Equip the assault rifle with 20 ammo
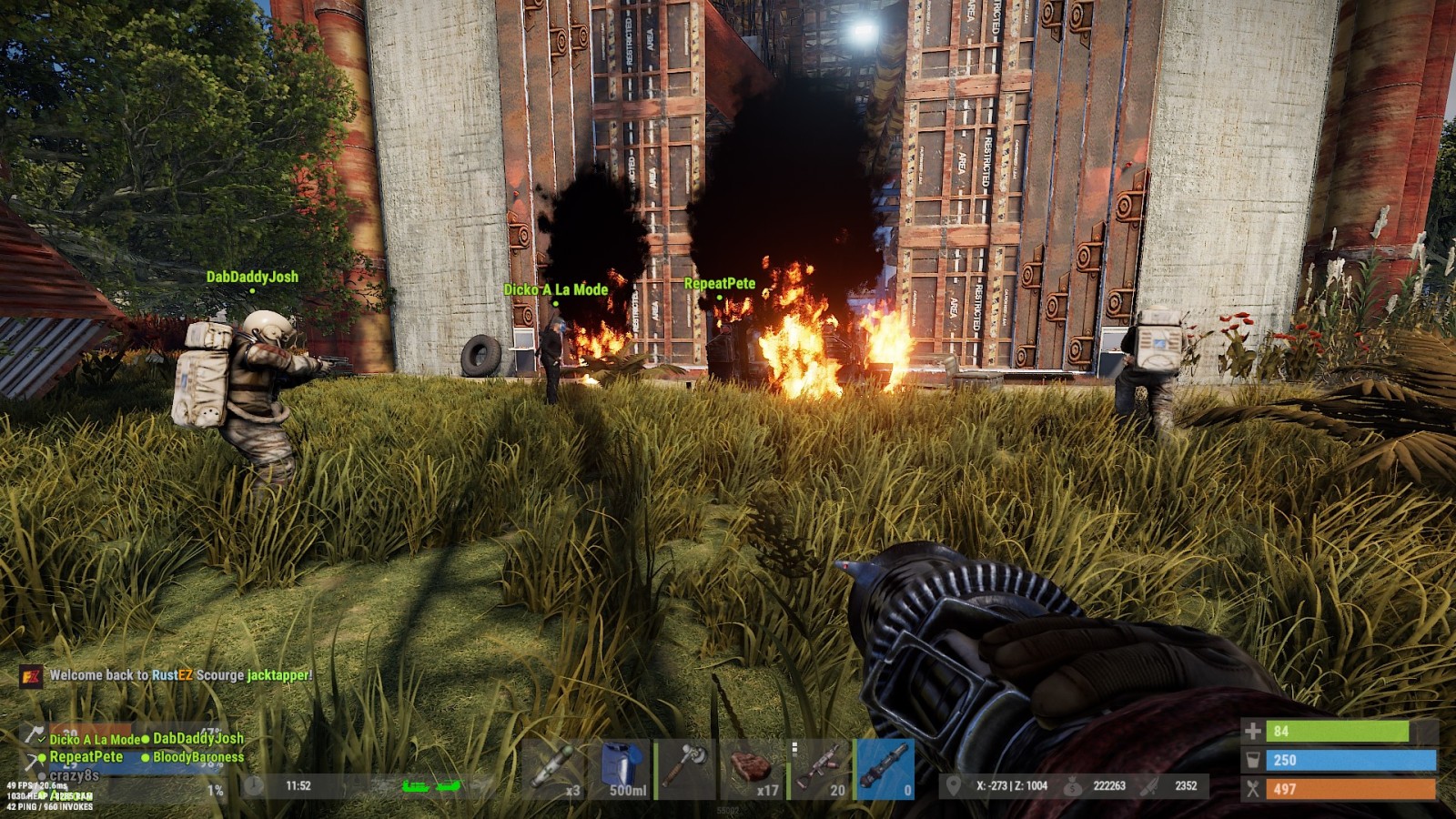This screenshot has height=819, width=1456. click(819, 770)
